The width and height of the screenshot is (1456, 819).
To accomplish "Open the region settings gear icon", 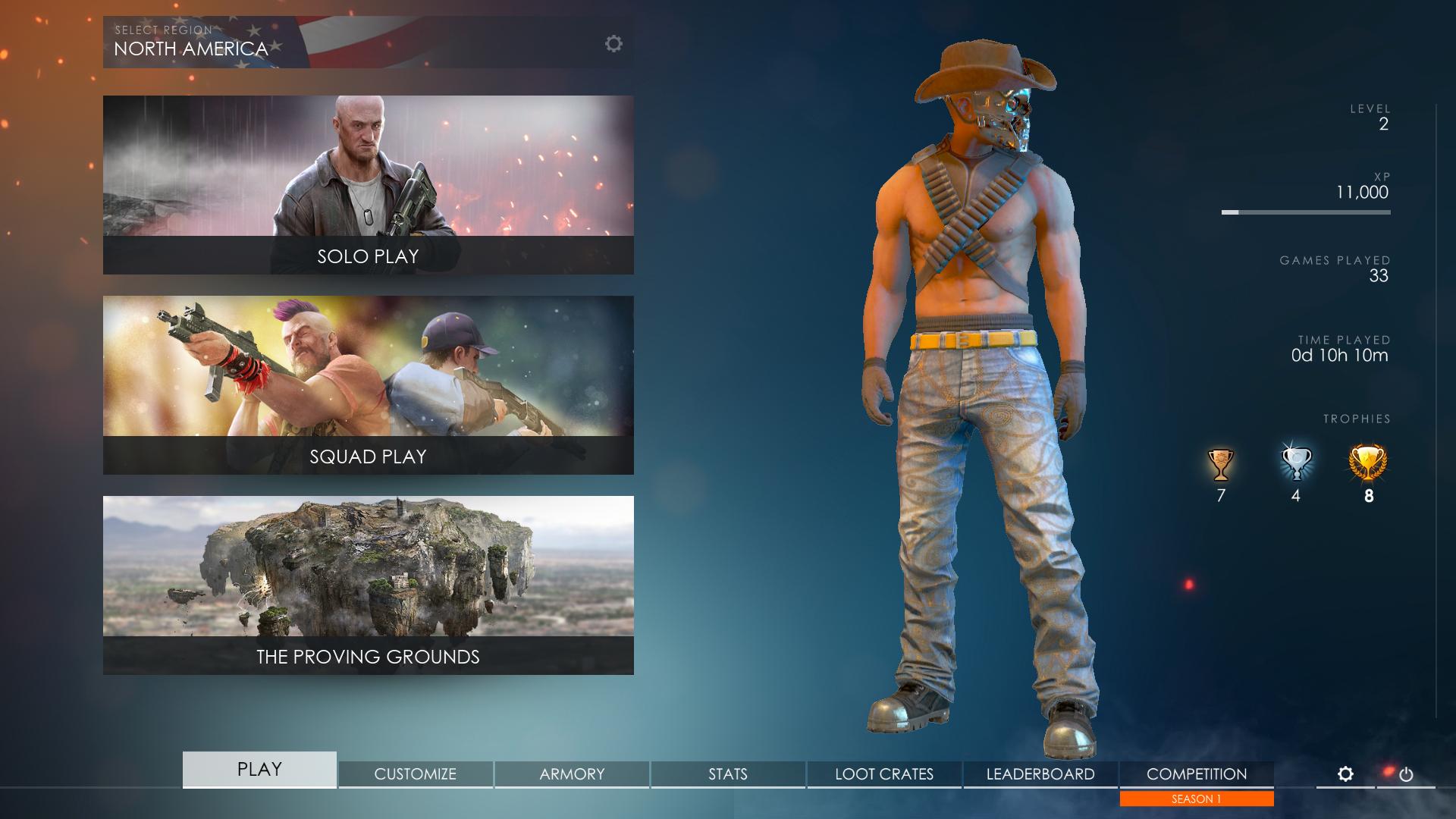I will [614, 43].
